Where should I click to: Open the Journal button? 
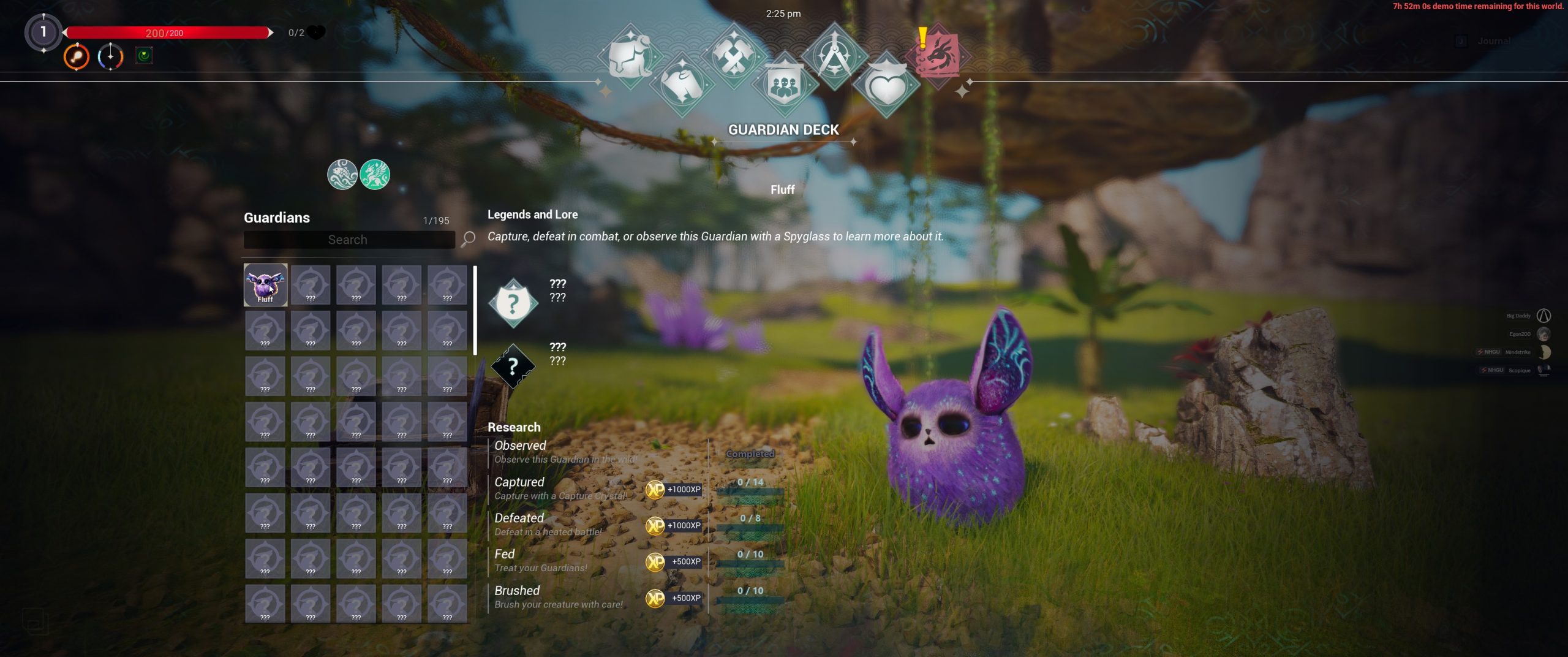tap(1493, 41)
